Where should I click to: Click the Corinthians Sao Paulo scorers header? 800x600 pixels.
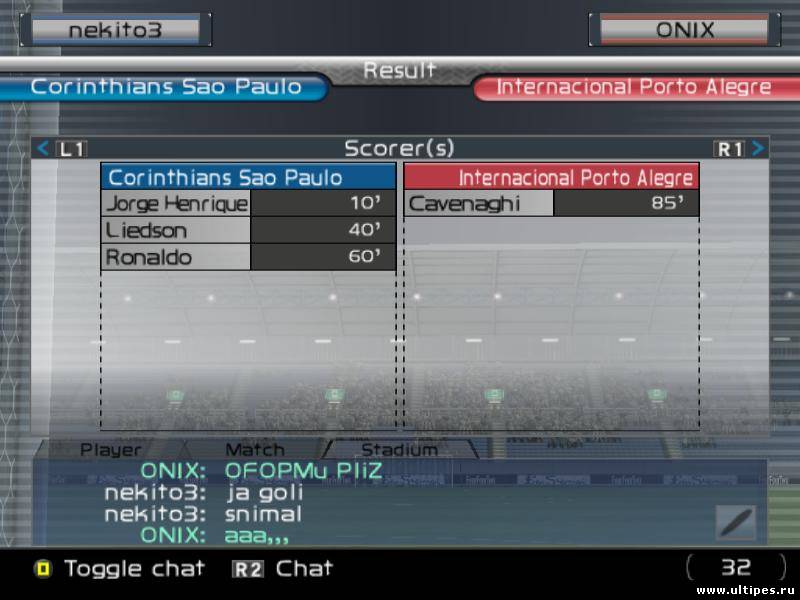(248, 178)
